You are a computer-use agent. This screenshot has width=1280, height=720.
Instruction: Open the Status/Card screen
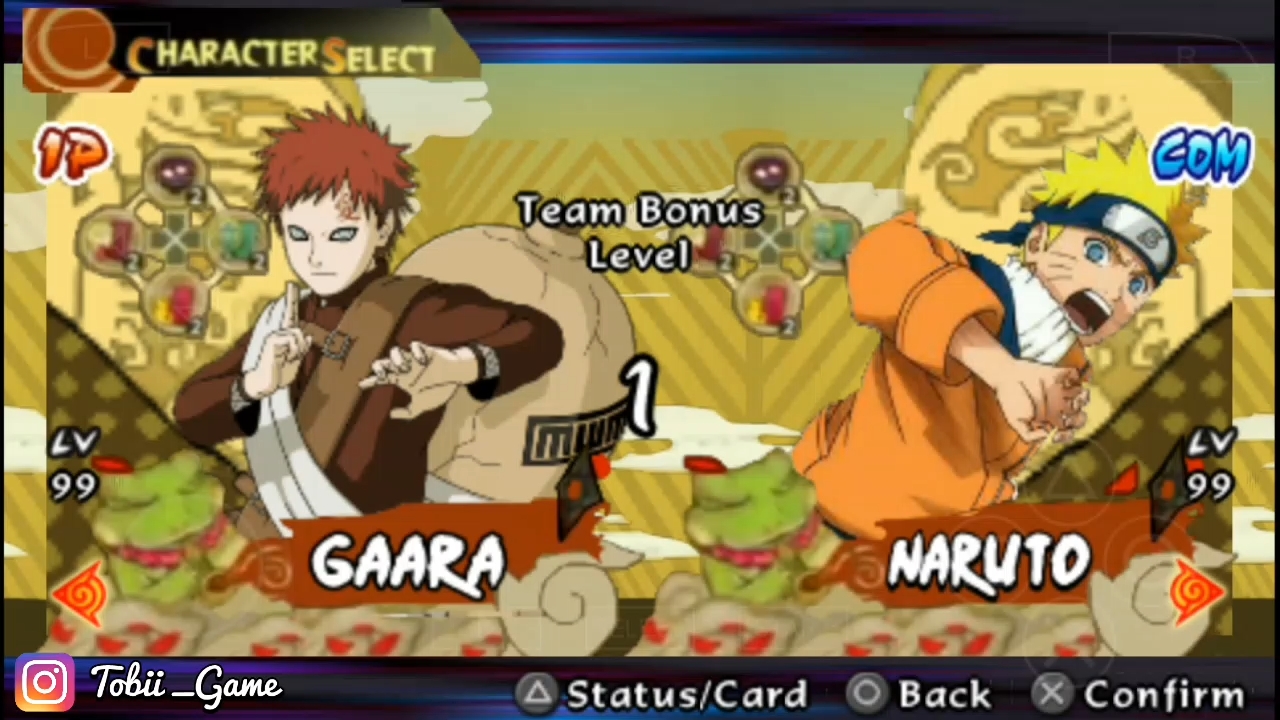tap(687, 693)
